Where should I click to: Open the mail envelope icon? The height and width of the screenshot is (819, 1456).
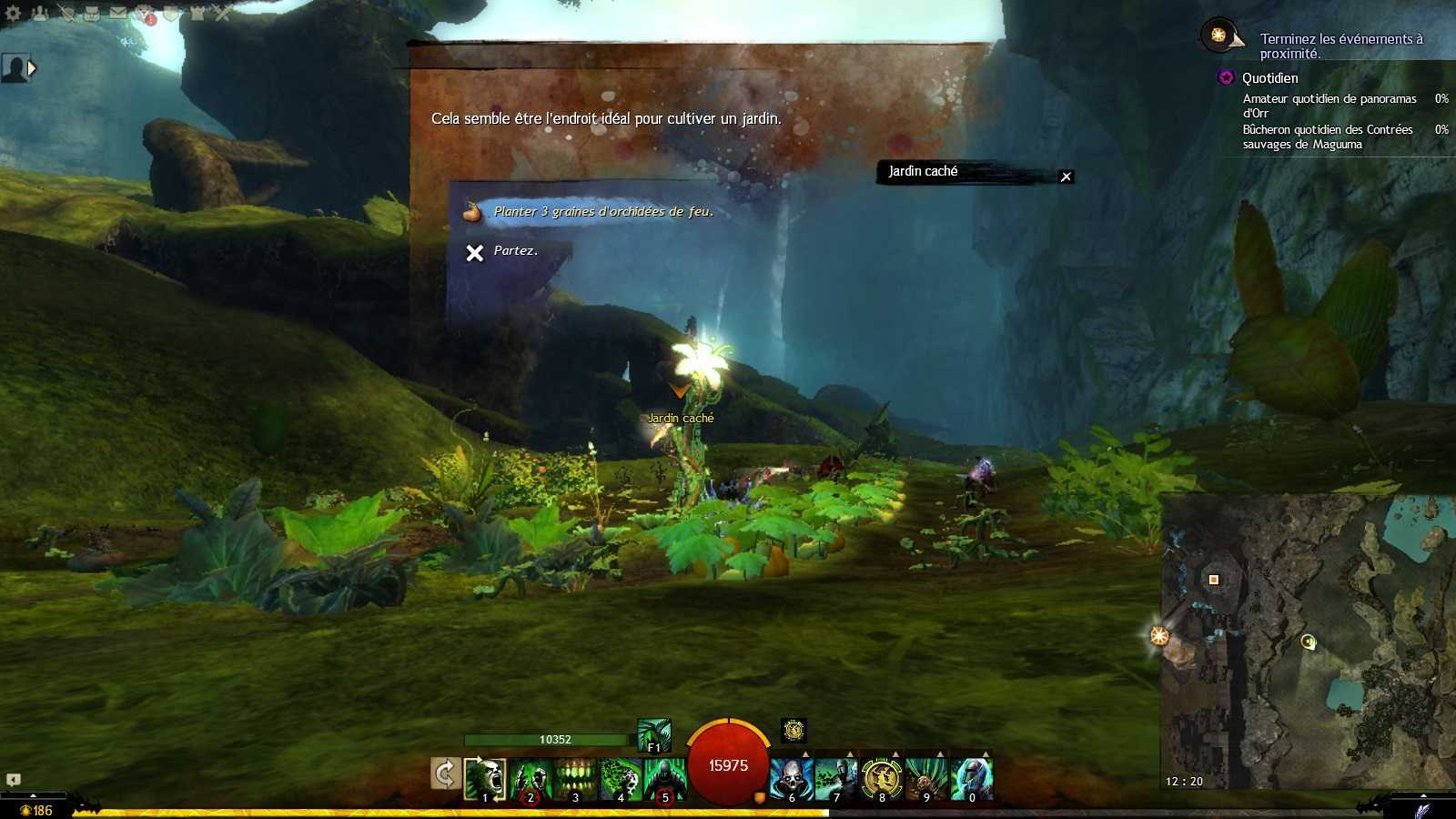point(118,13)
